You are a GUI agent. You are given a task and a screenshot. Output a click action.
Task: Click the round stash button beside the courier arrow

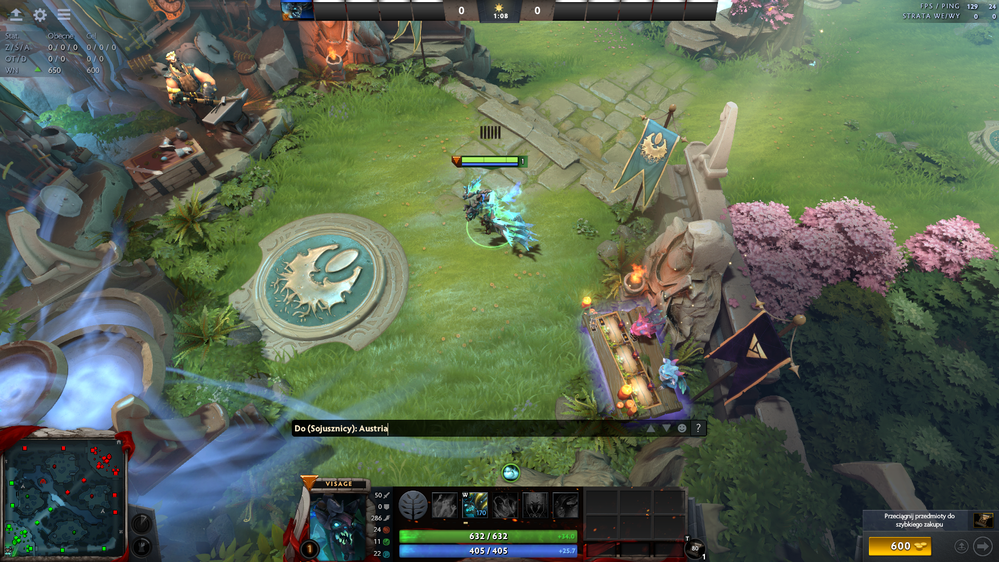coord(961,546)
